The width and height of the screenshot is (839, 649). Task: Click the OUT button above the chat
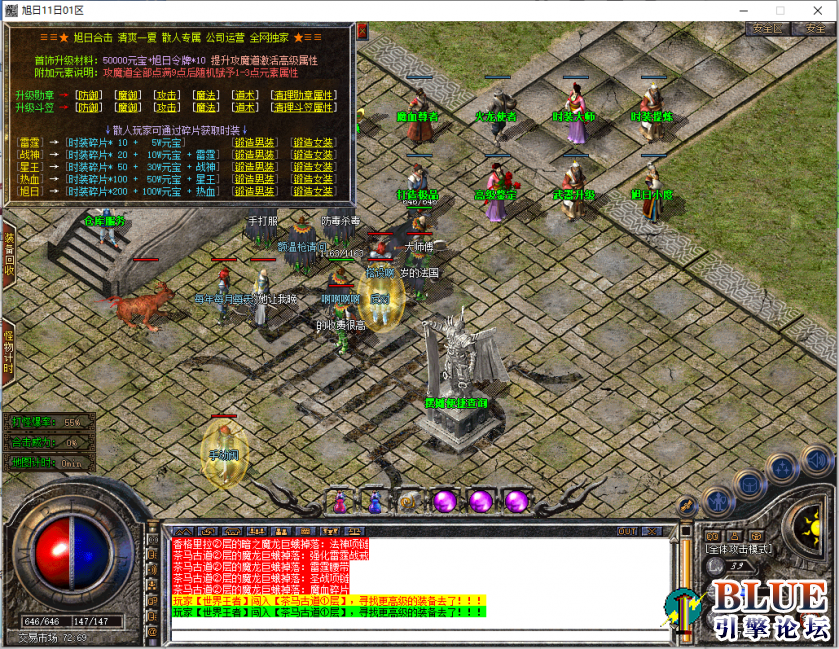(x=628, y=531)
